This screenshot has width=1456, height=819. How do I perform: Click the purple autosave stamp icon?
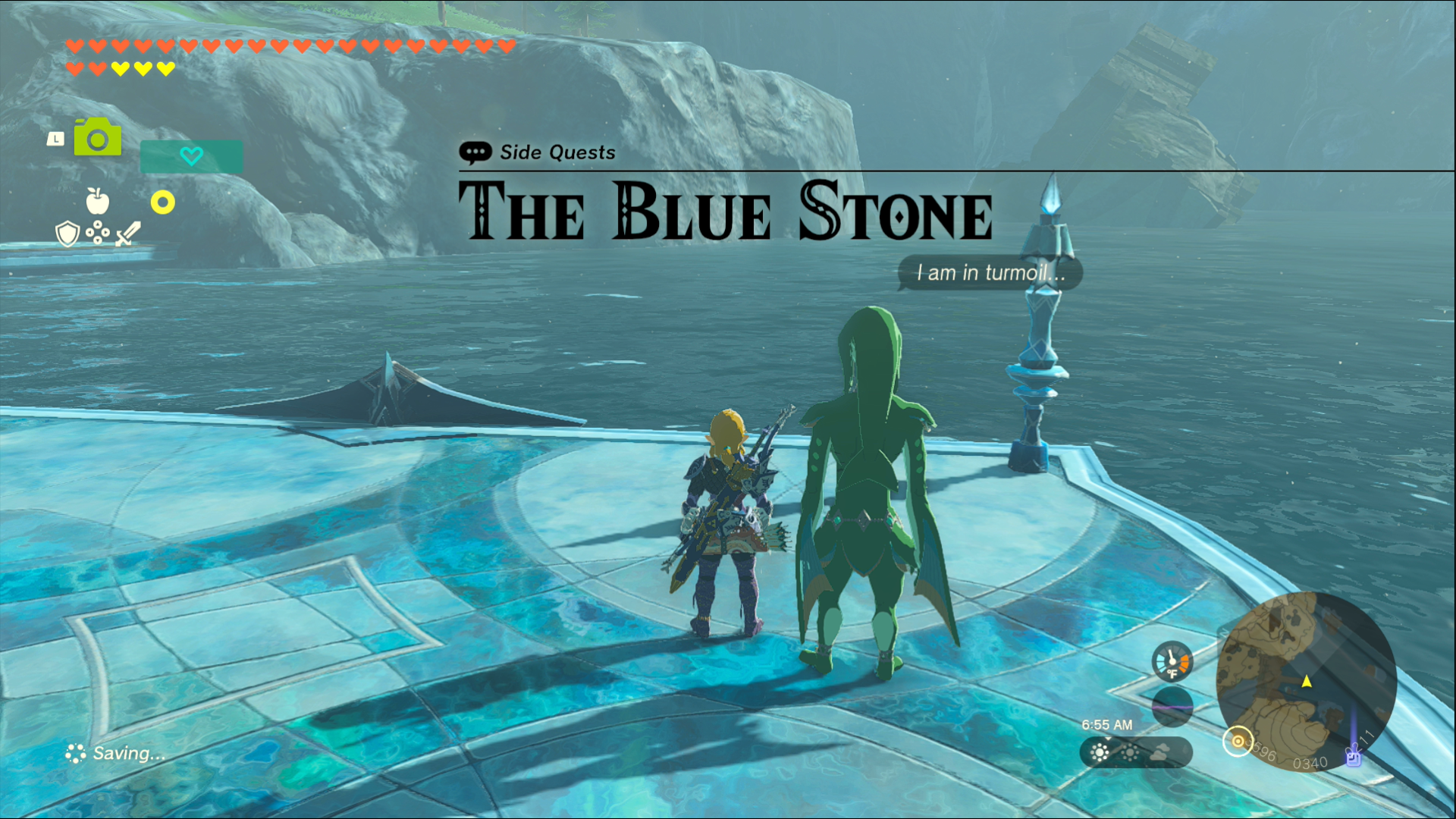click(1353, 759)
